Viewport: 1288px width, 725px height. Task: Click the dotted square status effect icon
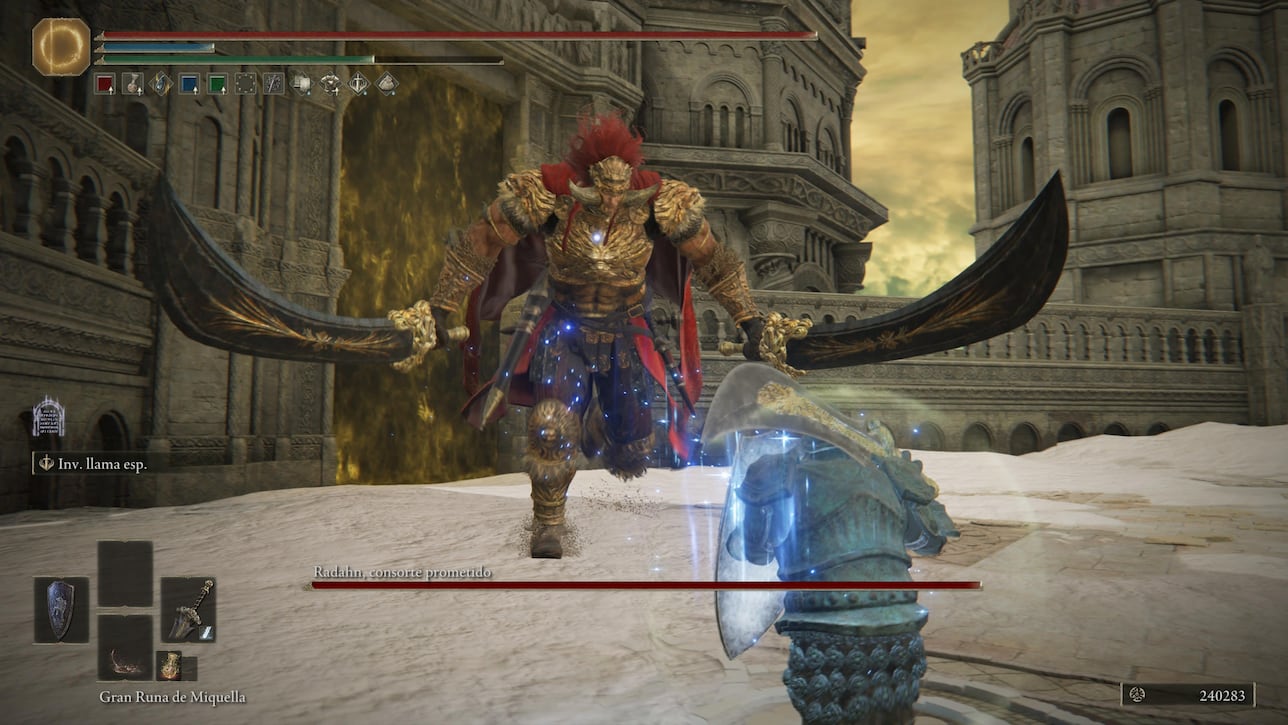point(244,84)
